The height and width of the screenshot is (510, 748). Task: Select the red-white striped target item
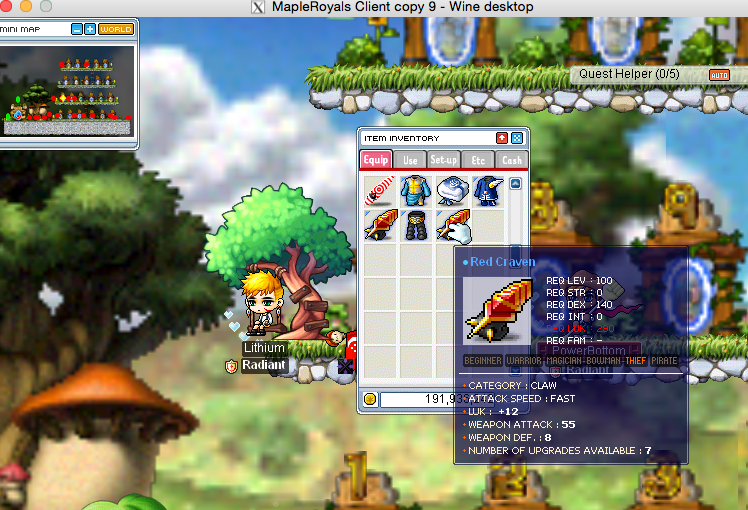point(381,190)
